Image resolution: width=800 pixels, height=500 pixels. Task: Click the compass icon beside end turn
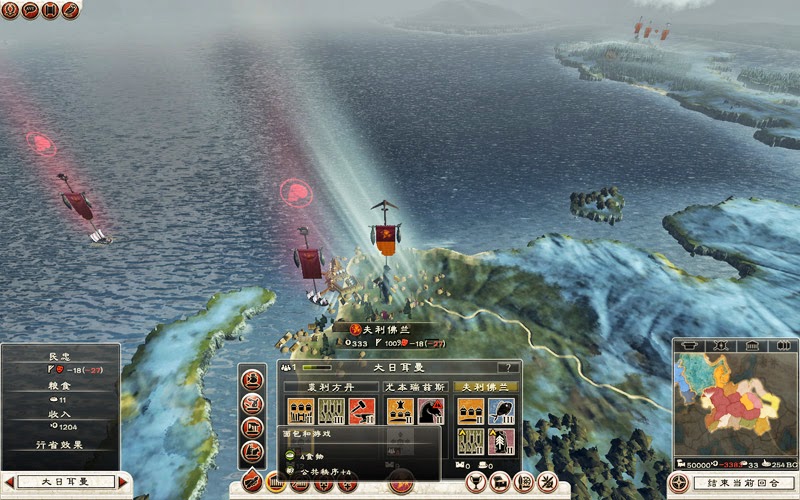tap(679, 483)
